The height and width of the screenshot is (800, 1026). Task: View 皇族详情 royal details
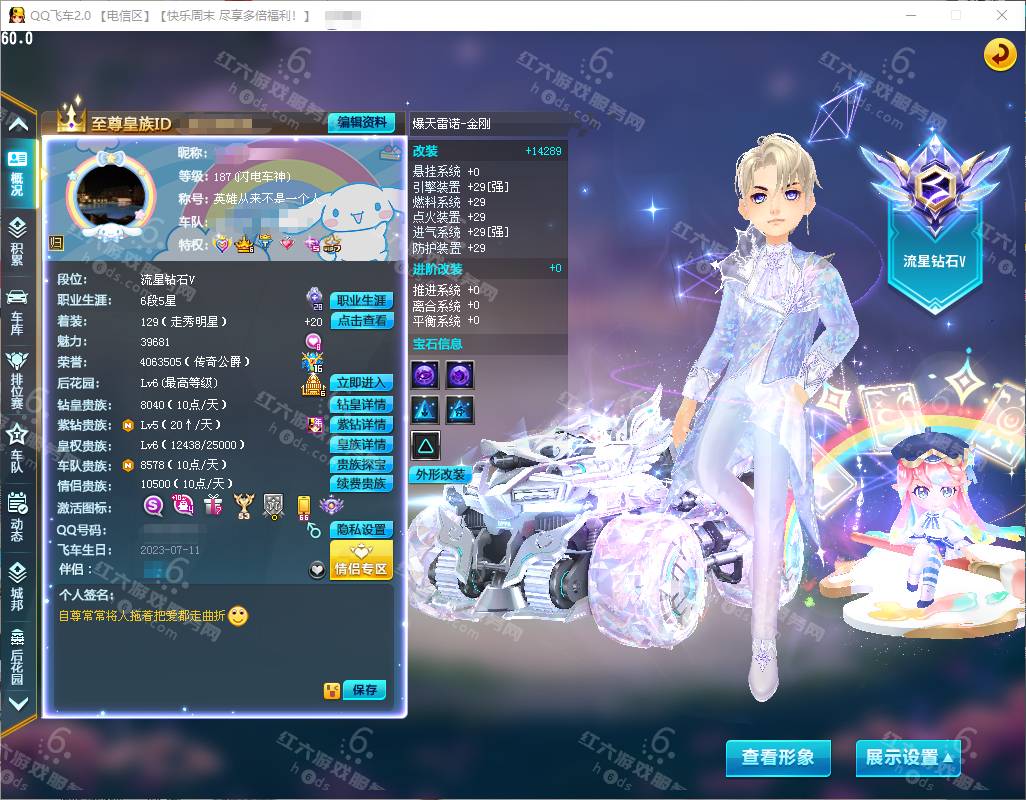coord(361,444)
